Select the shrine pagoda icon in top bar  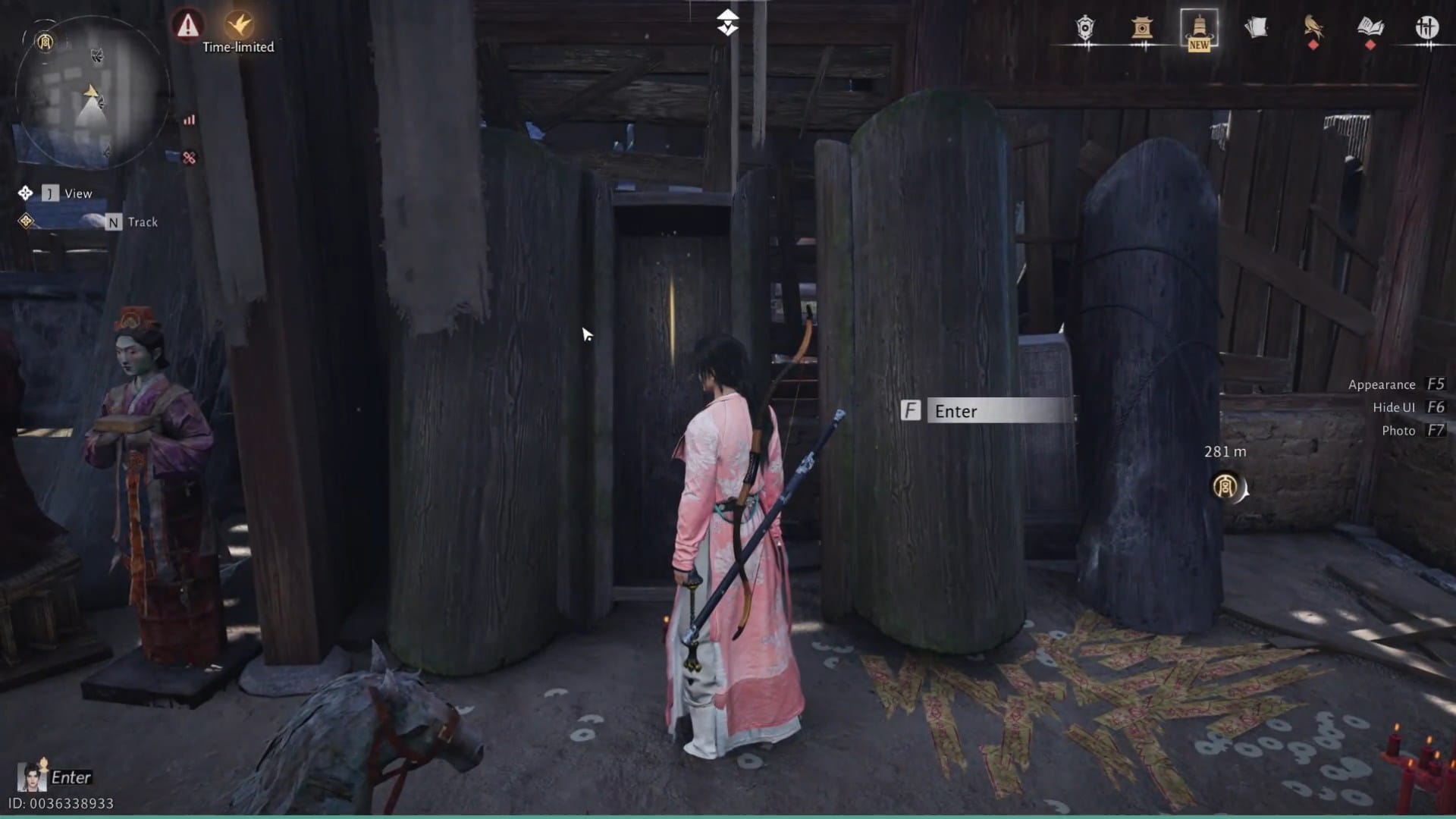point(1143,30)
